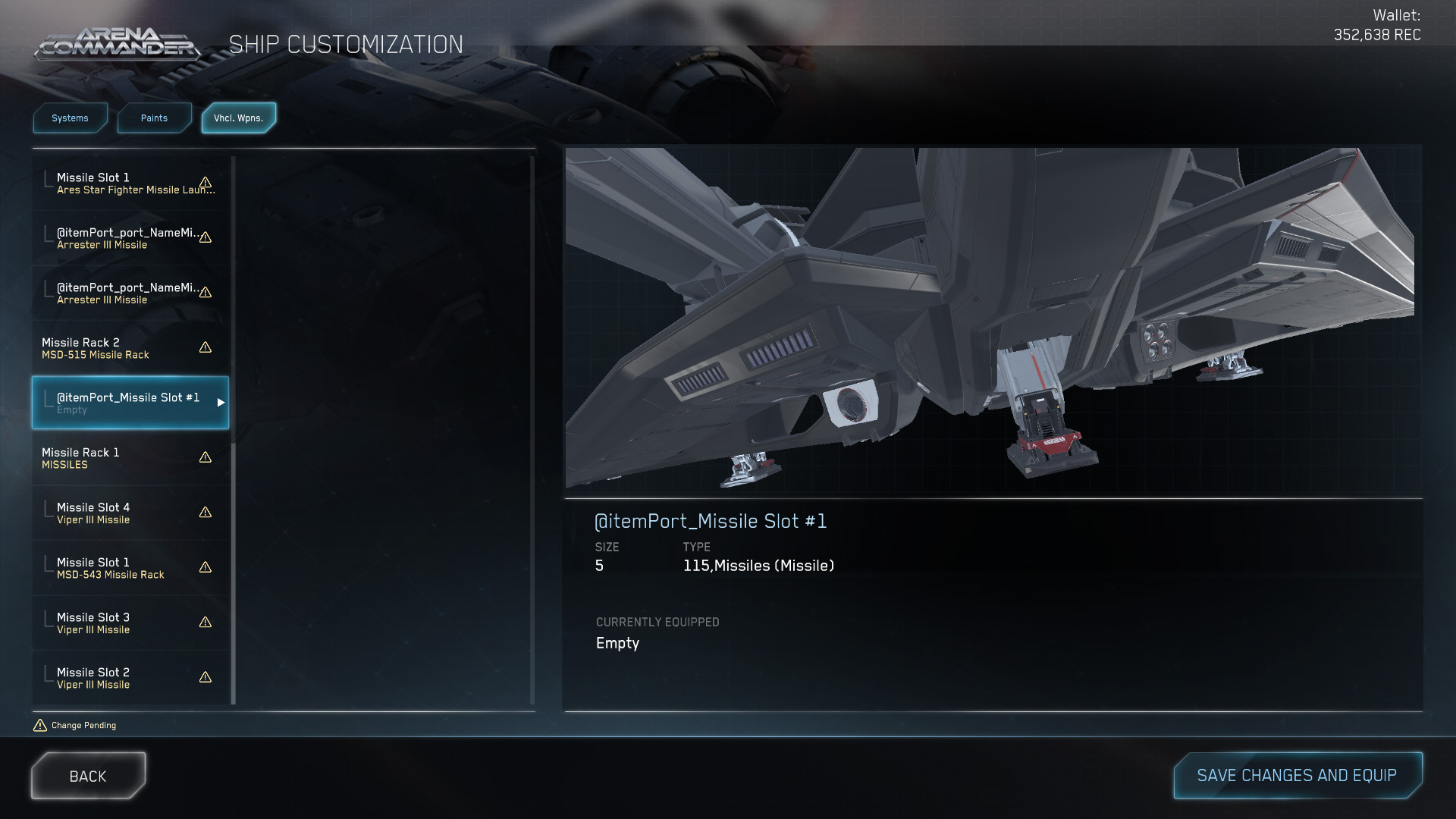The image size is (1456, 819).
Task: Click the warning icon on Missile Rack 2
Action: (x=205, y=348)
